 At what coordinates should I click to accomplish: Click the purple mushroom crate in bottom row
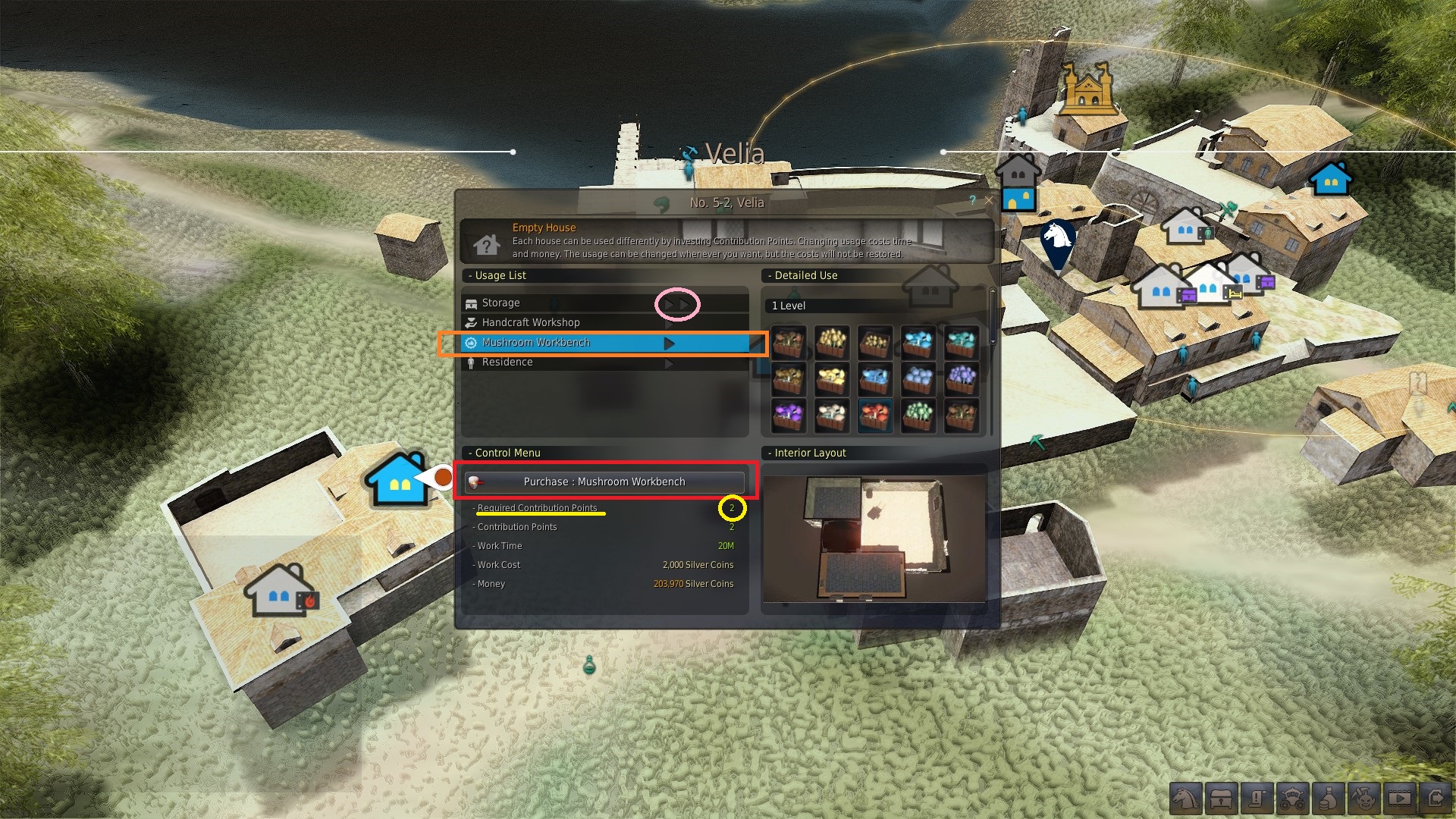coord(789,416)
